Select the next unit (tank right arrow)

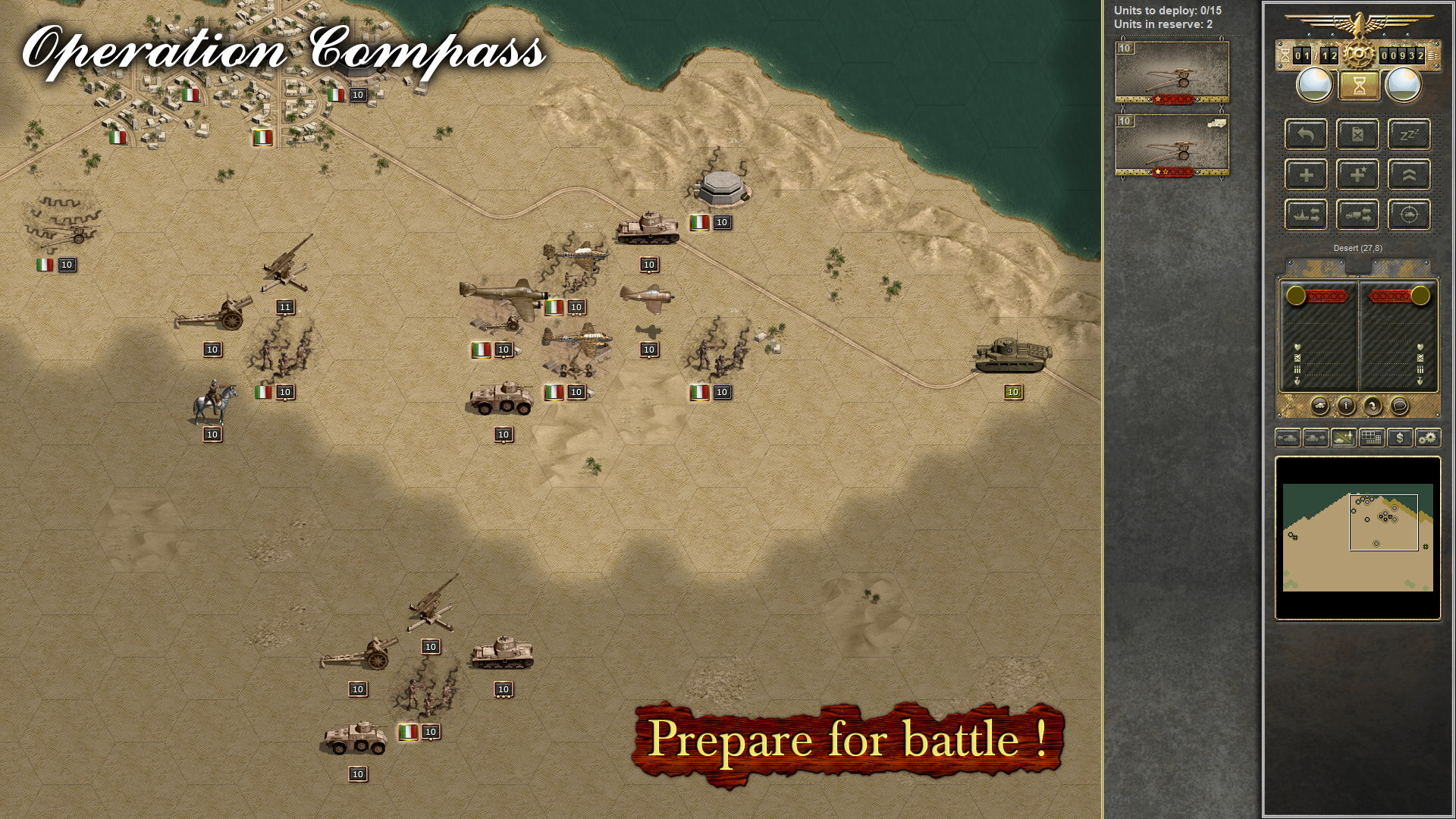[1316, 438]
